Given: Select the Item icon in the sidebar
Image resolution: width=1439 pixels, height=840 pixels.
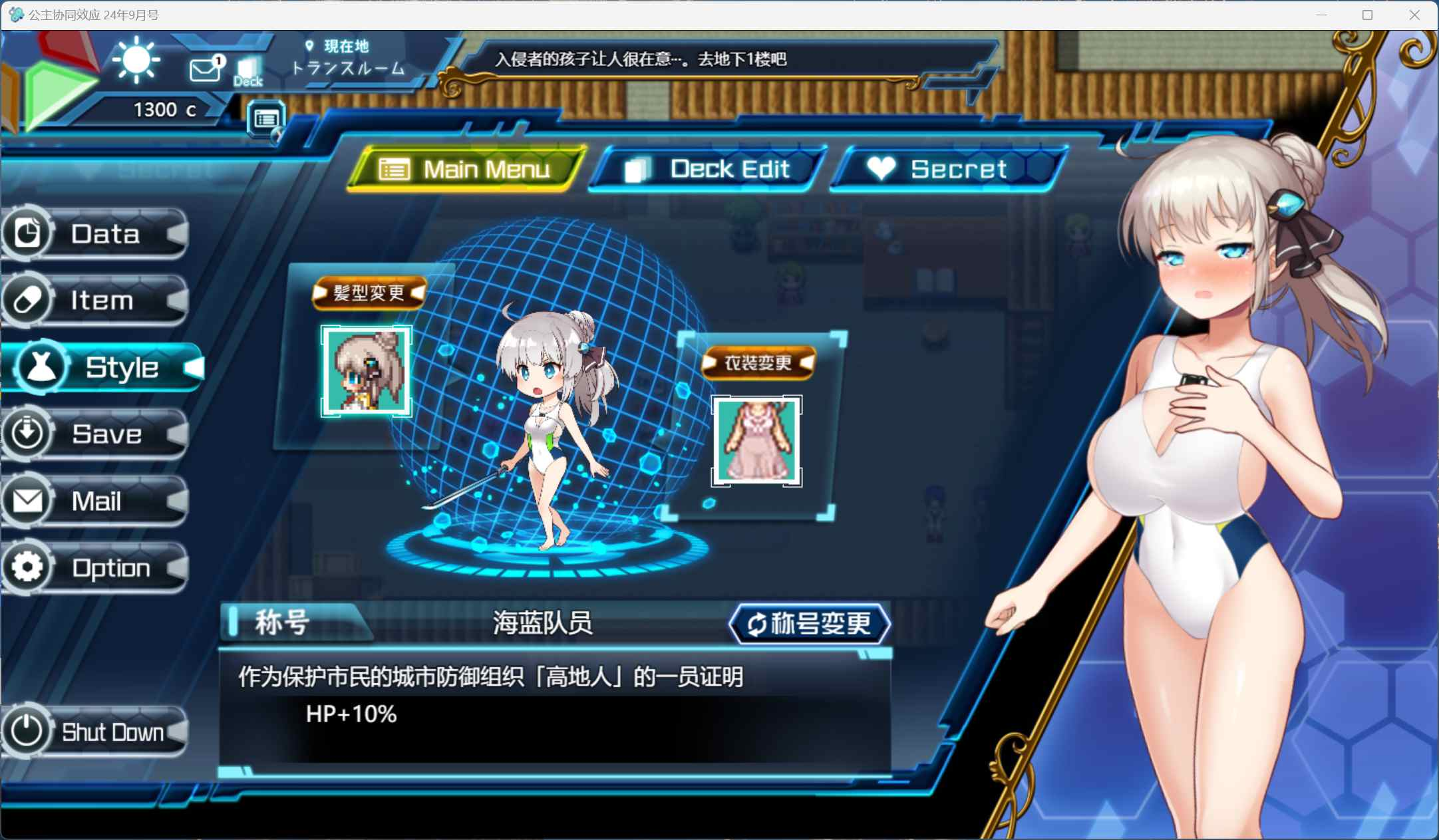Looking at the screenshot, I should pyautogui.click(x=28, y=301).
